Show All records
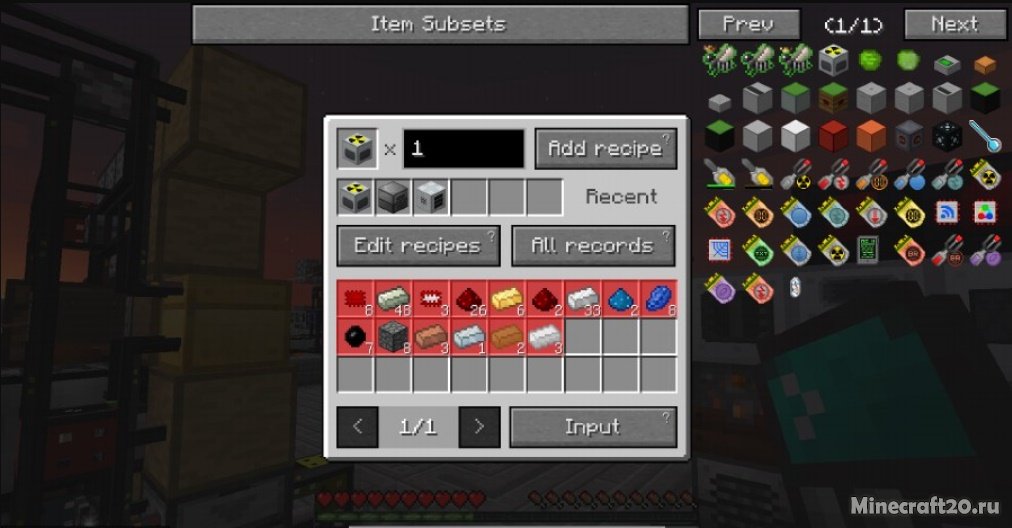Image resolution: width=1012 pixels, height=528 pixels. point(593,245)
